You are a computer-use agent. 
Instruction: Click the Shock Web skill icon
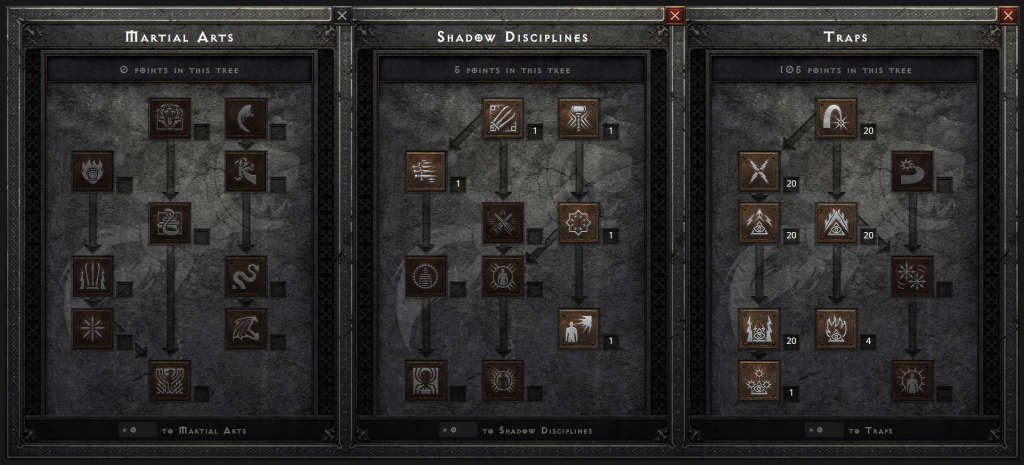point(759,171)
